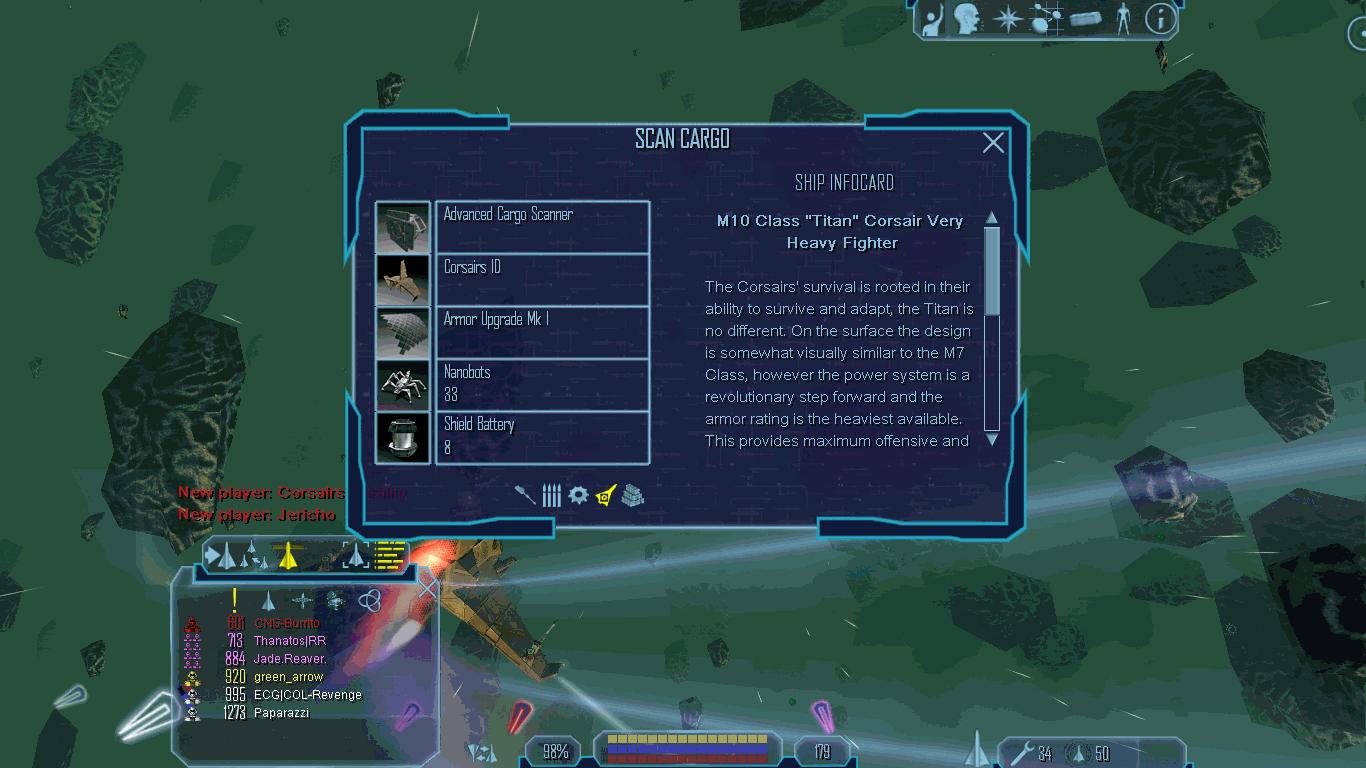
Task: Filter contacts by the yellow exclamation icon
Action: [x=234, y=600]
